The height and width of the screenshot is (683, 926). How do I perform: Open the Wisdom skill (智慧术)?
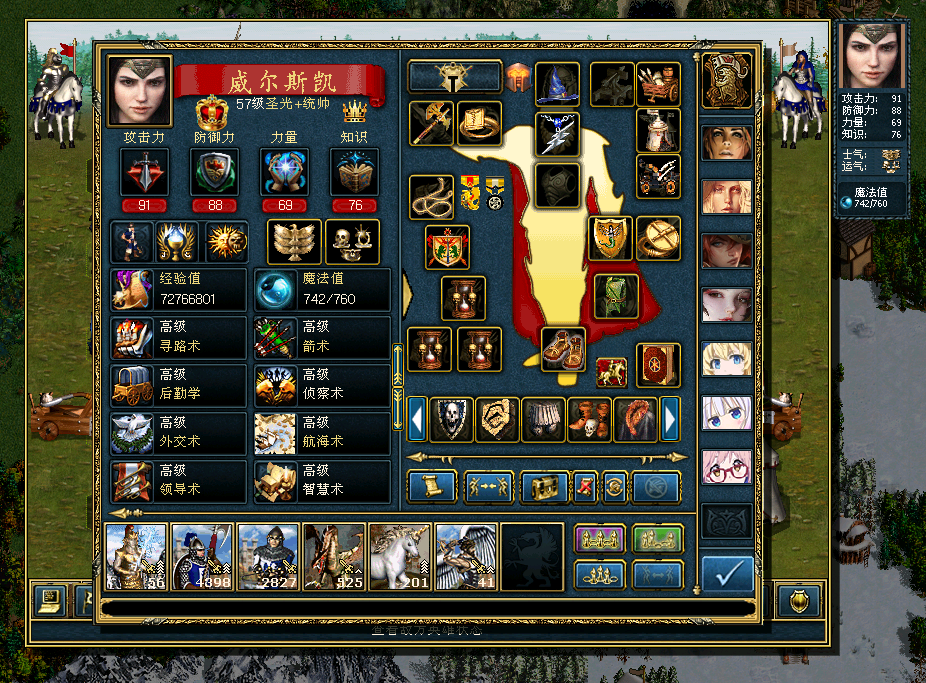321,481
